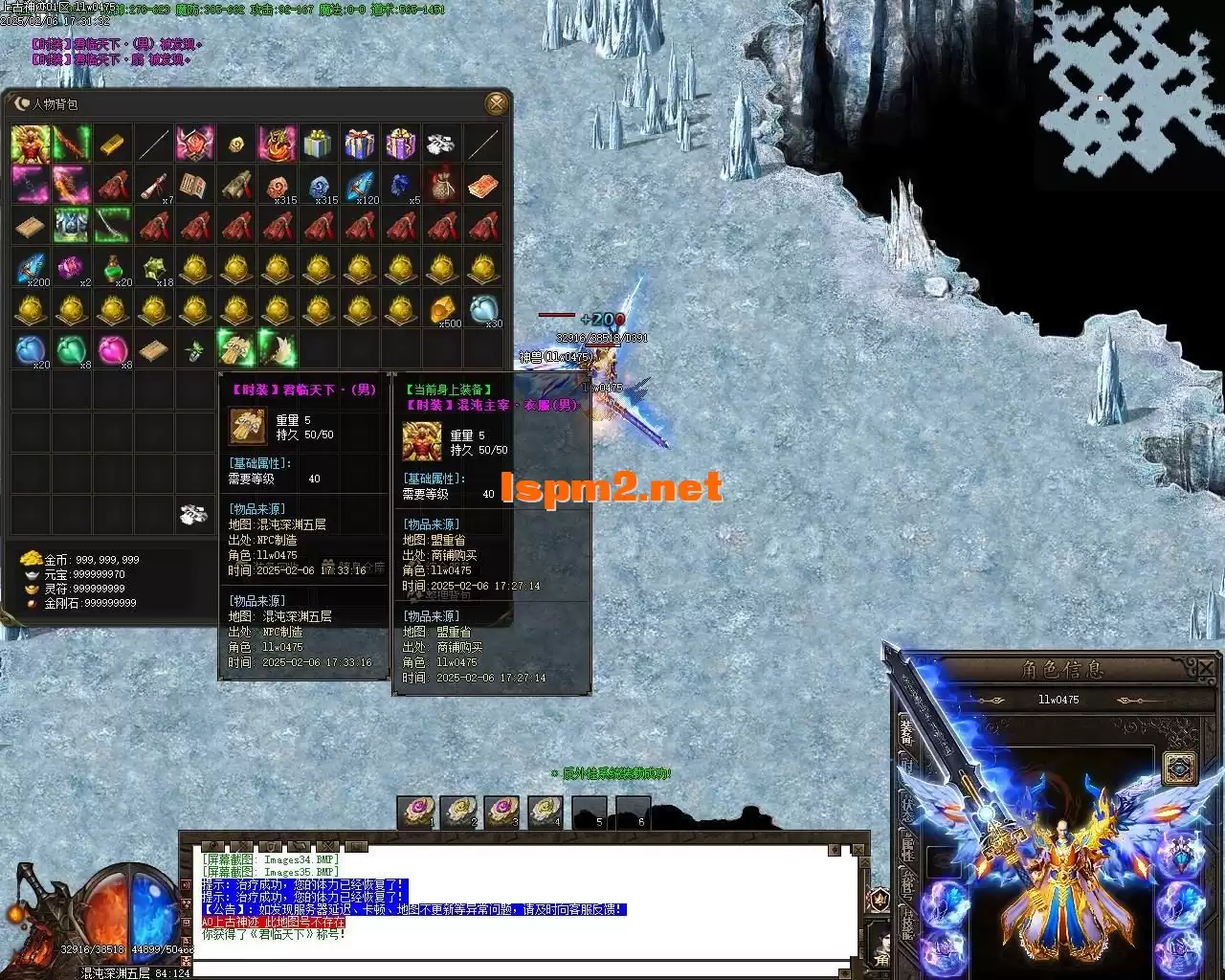The height and width of the screenshot is (980, 1225).
Task: Choose the red drawstring pouch item
Action: (442, 186)
